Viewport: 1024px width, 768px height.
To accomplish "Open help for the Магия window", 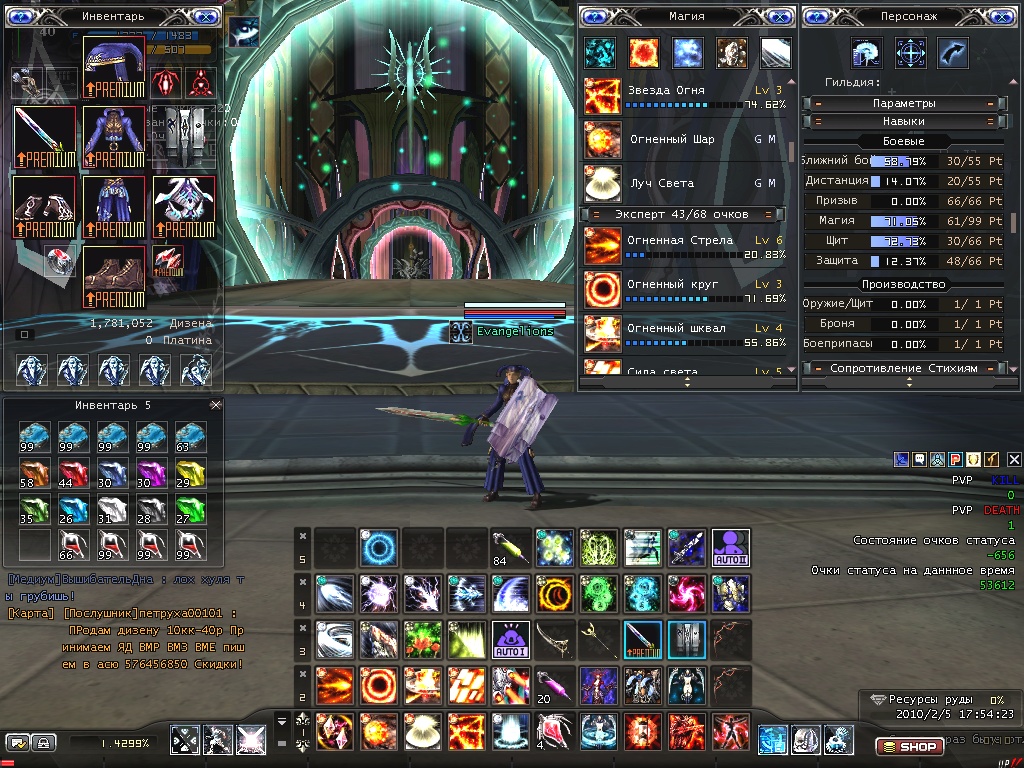I will tap(597, 16).
